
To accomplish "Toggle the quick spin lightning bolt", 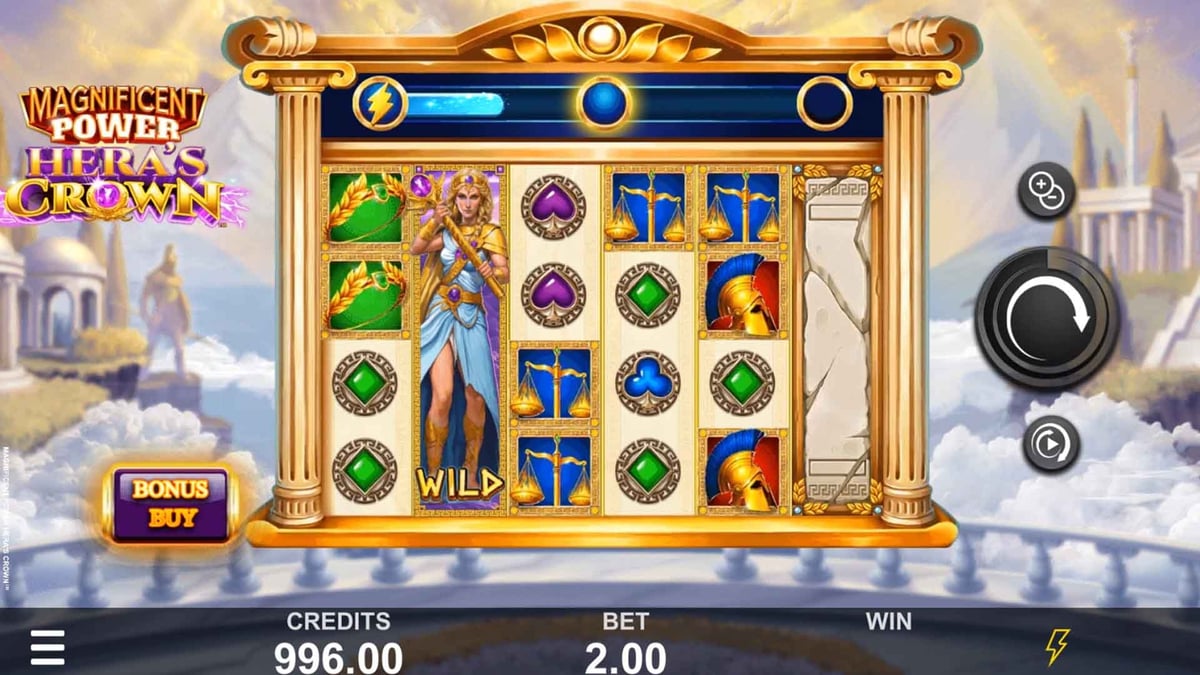I will 1057,647.
